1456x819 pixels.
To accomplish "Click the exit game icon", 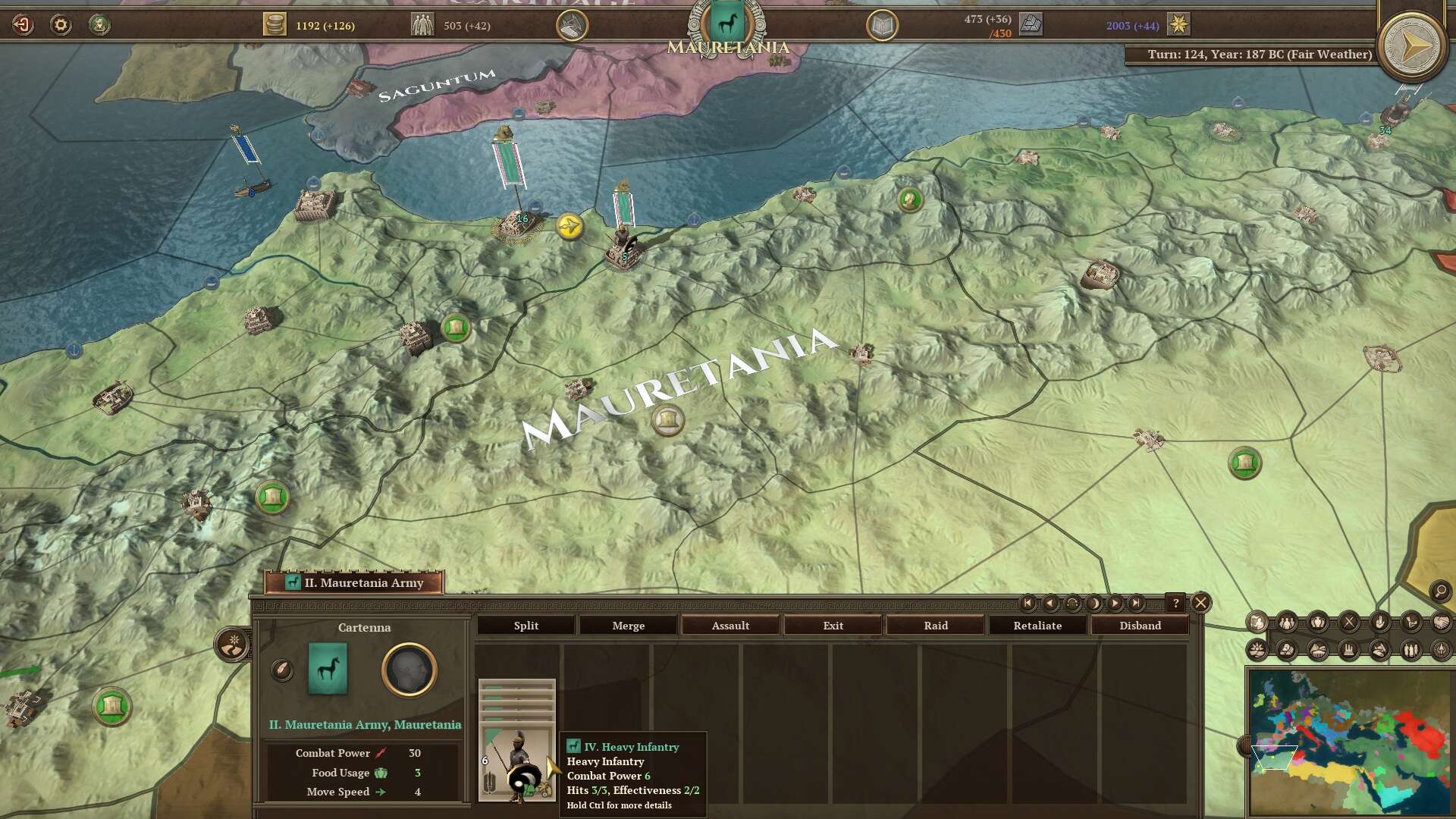I will 23,25.
